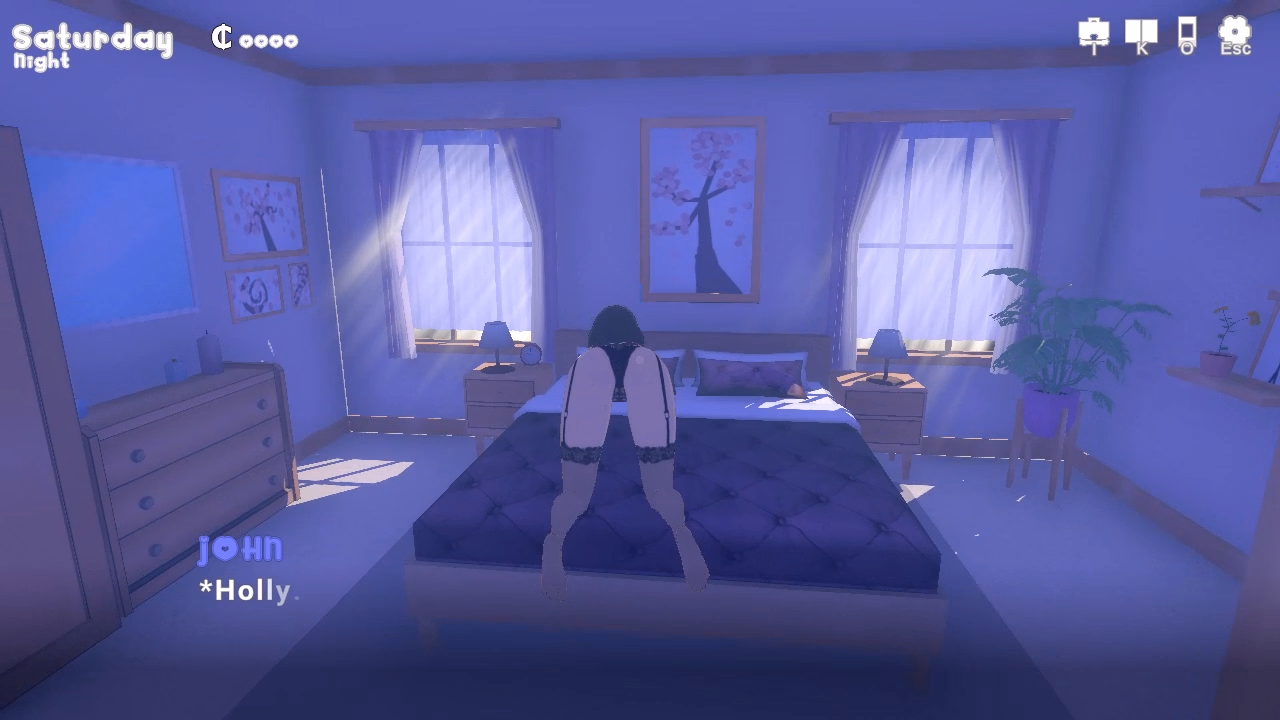Click the alarm clock on the left nightstand
The height and width of the screenshot is (720, 1280).
531,355
